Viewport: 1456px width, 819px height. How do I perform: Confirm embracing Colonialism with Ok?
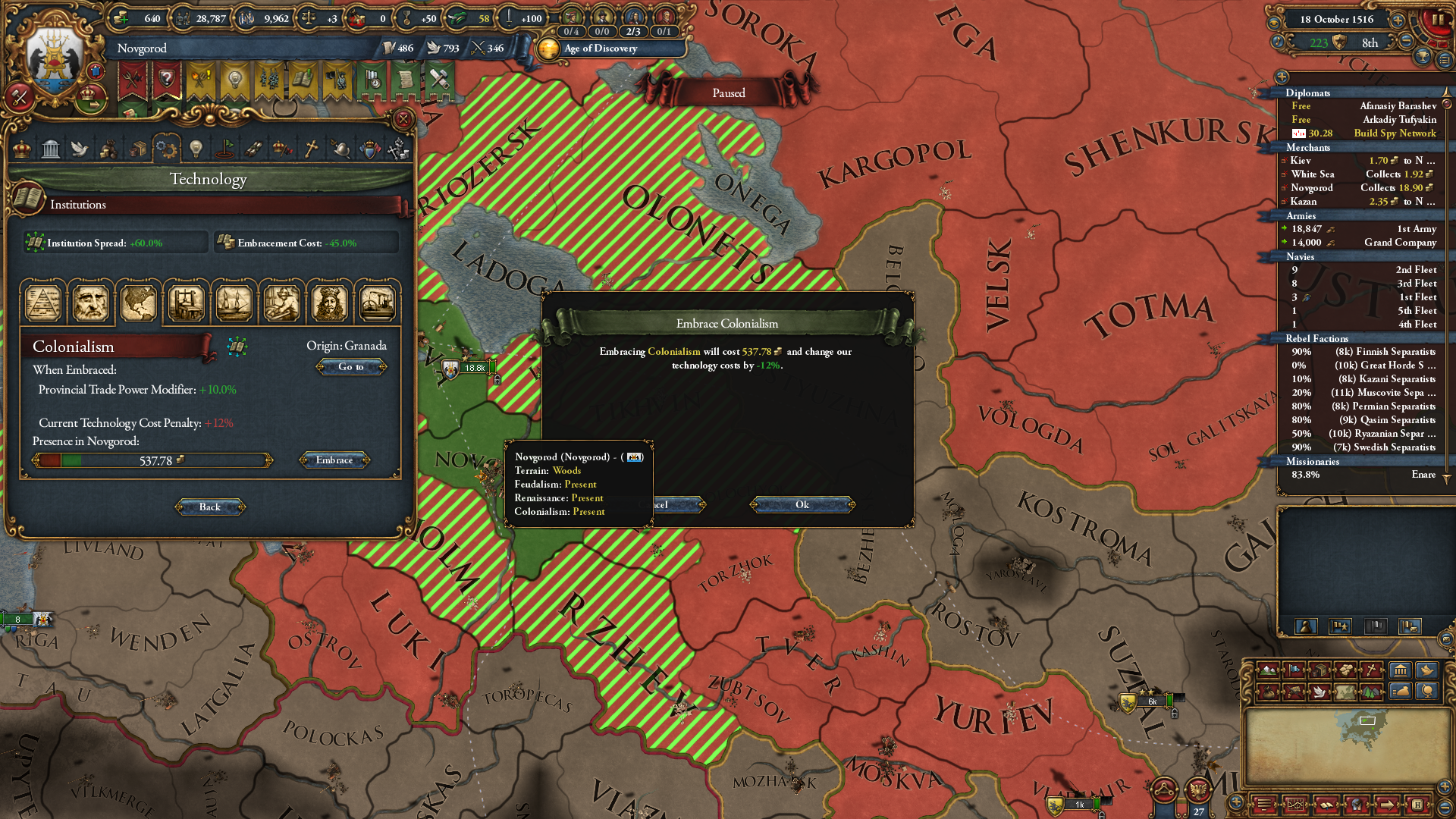802,505
